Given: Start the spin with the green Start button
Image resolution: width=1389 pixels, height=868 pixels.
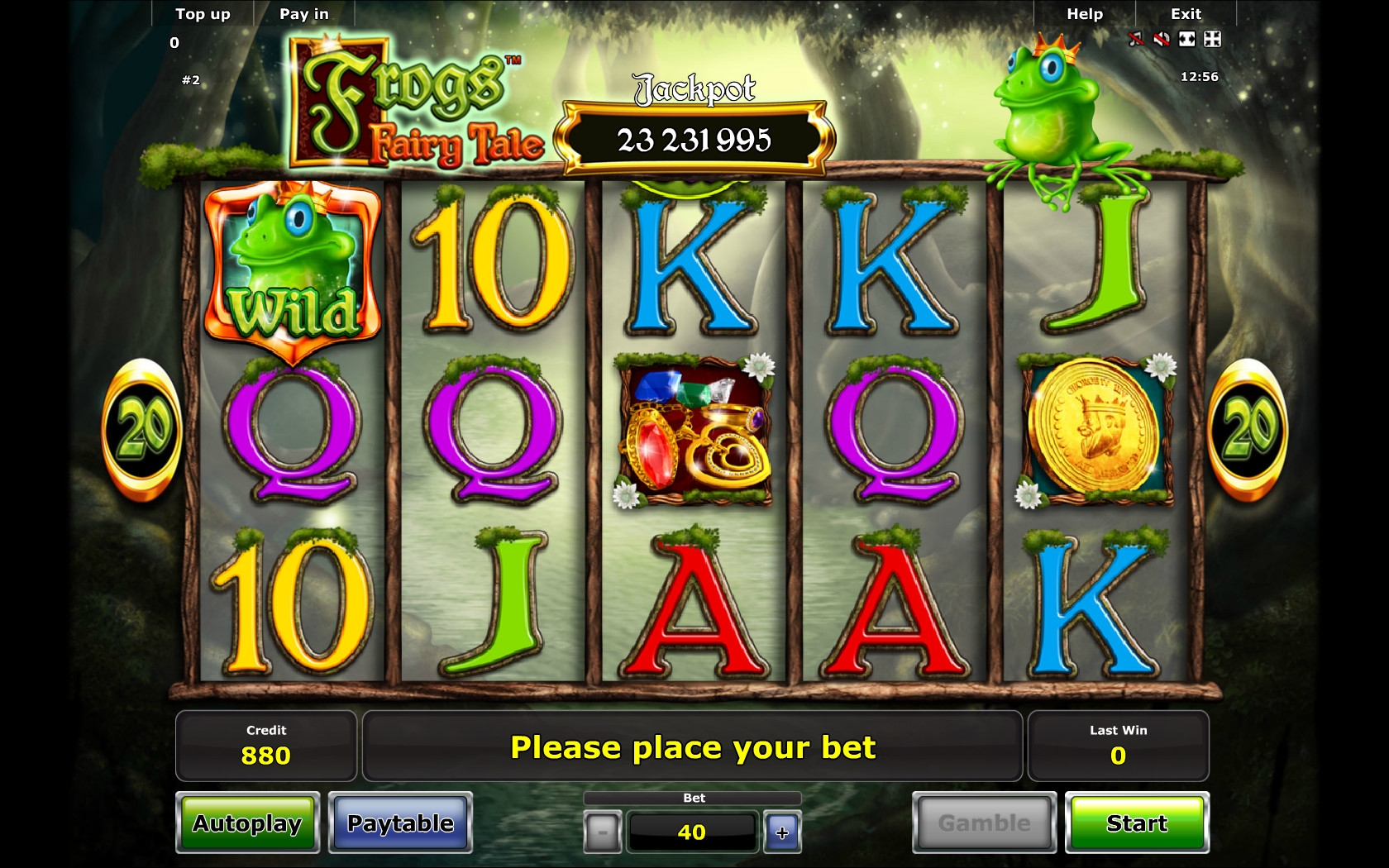Looking at the screenshot, I should 1137,823.
